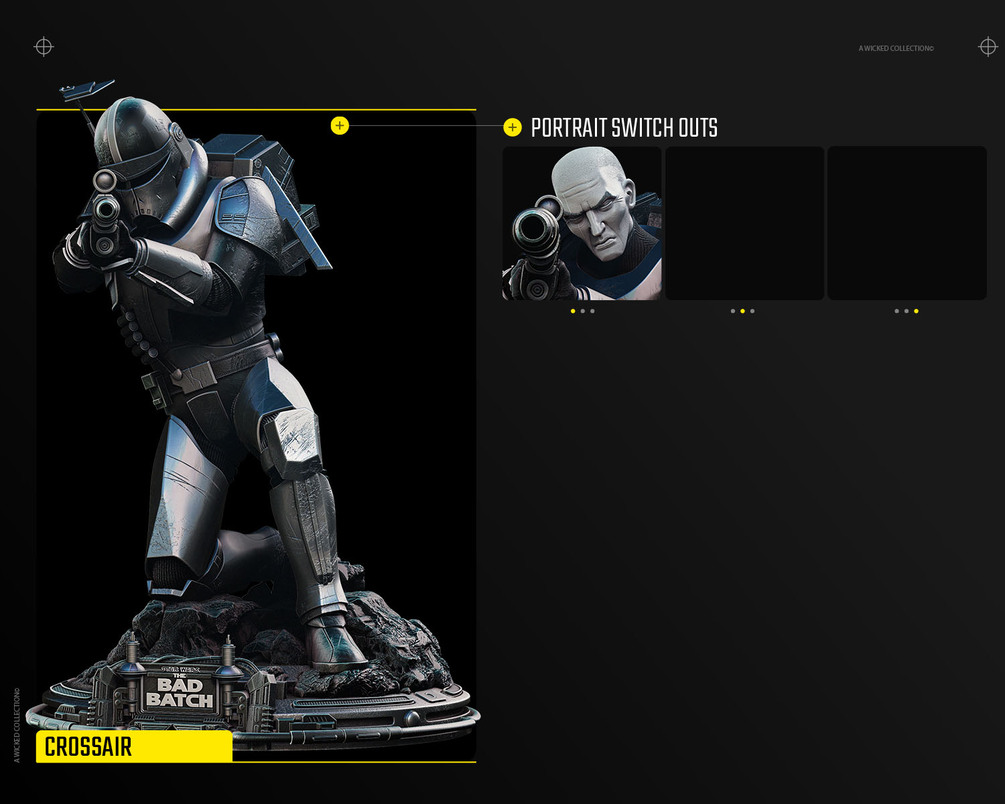This screenshot has width=1005, height=804.
Task: Click the yellow plus beside Portrait Switch Outs
Action: (513, 127)
